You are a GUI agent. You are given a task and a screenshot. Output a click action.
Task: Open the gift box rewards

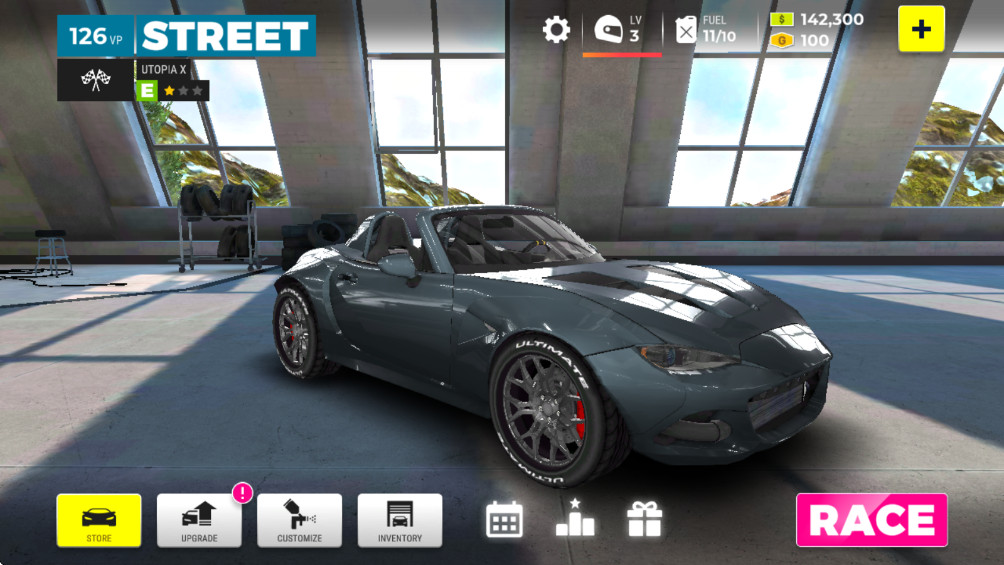tap(645, 519)
